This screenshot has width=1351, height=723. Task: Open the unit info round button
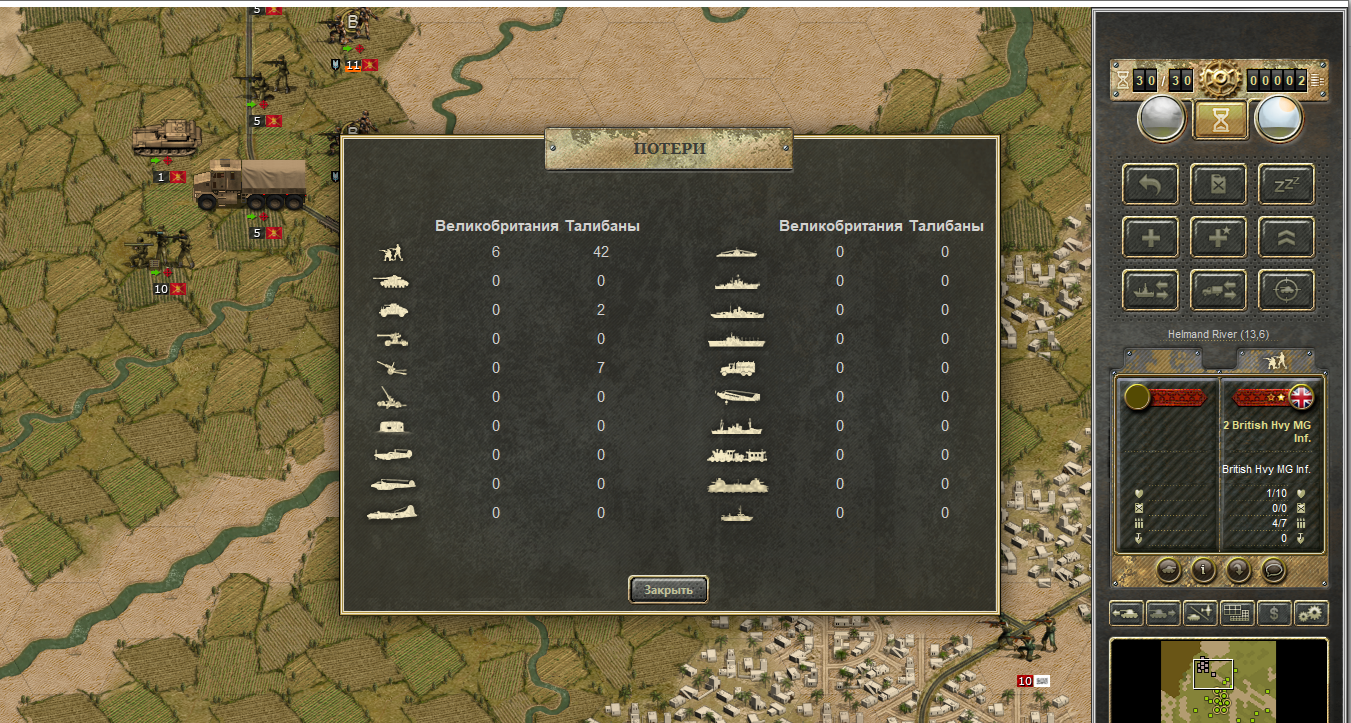click(x=1202, y=570)
